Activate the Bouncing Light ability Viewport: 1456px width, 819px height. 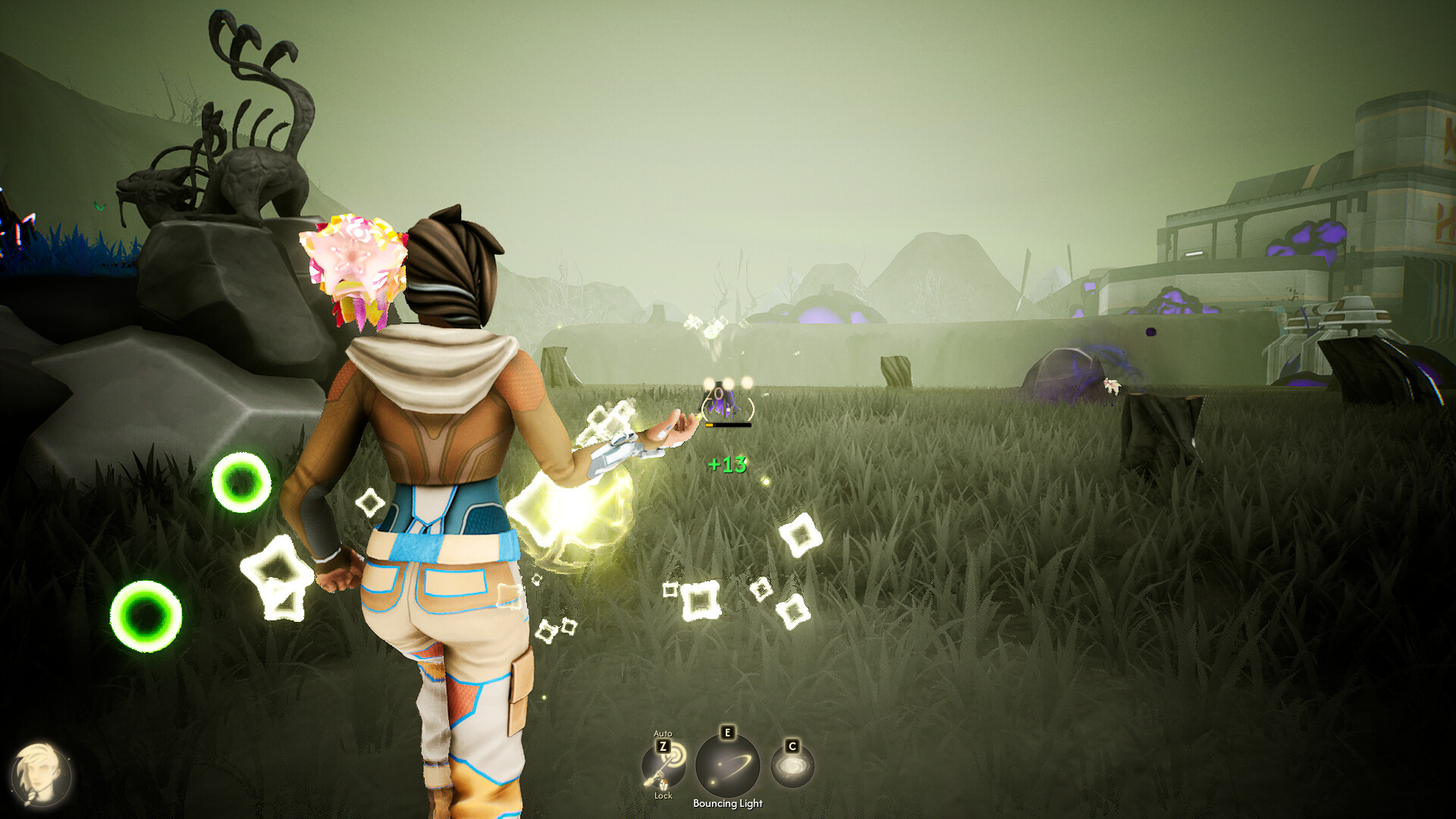(727, 765)
